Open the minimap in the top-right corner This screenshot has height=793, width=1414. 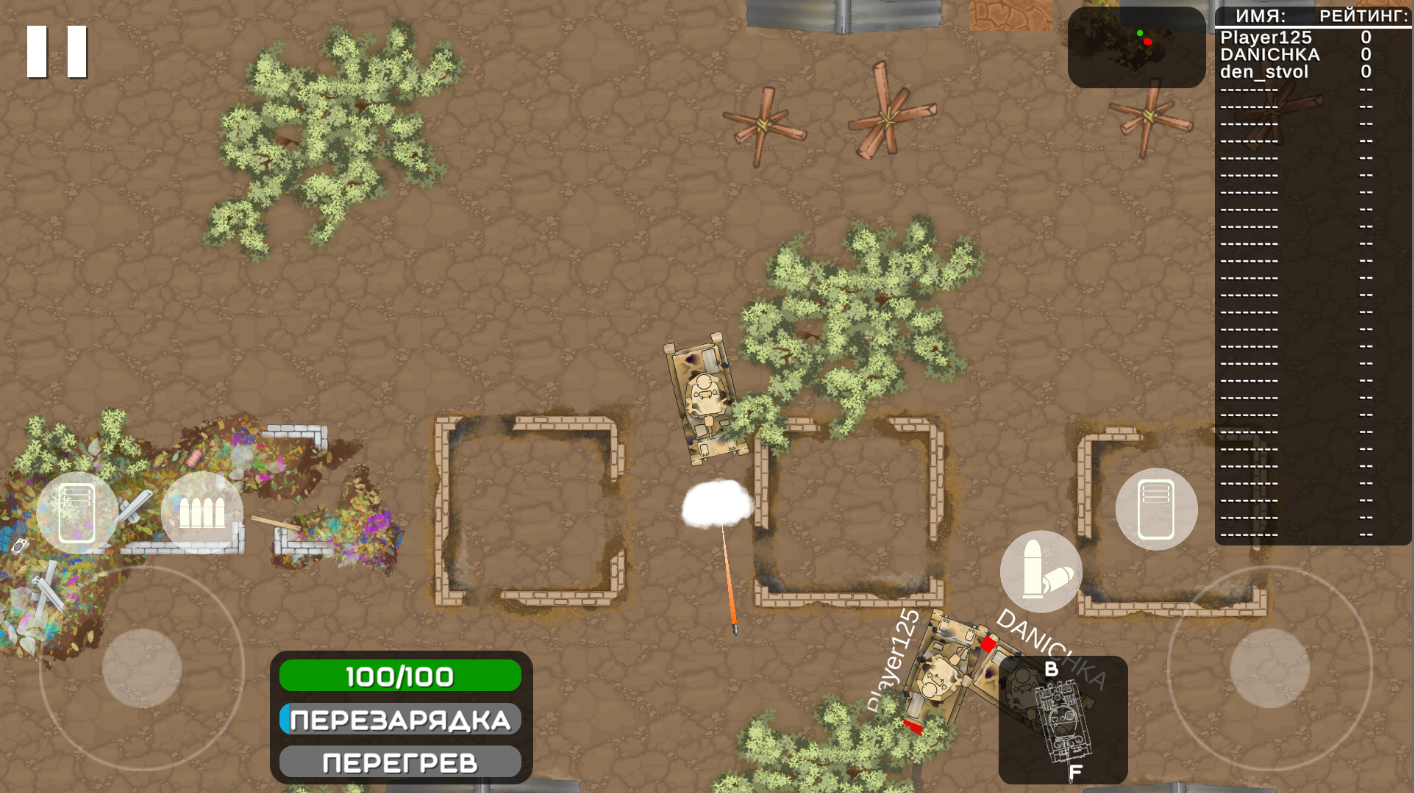click(1135, 46)
